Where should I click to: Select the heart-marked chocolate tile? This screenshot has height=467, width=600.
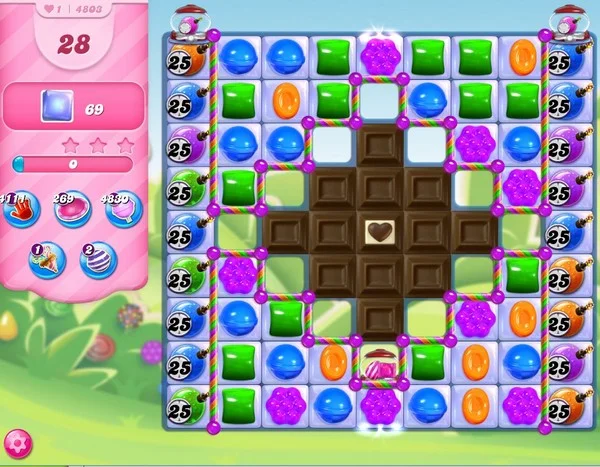pyautogui.click(x=378, y=233)
